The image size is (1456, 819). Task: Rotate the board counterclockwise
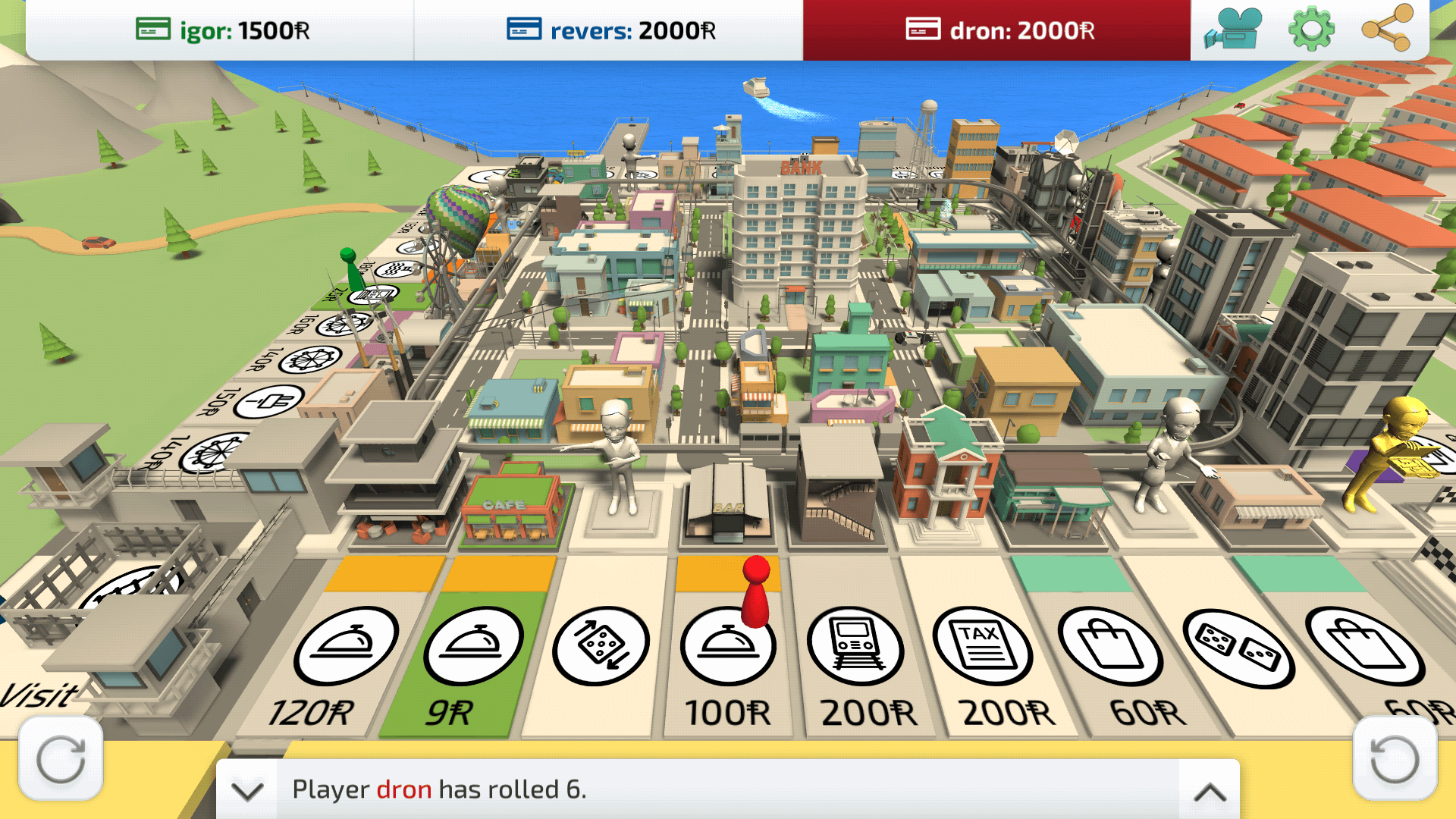point(1395,759)
